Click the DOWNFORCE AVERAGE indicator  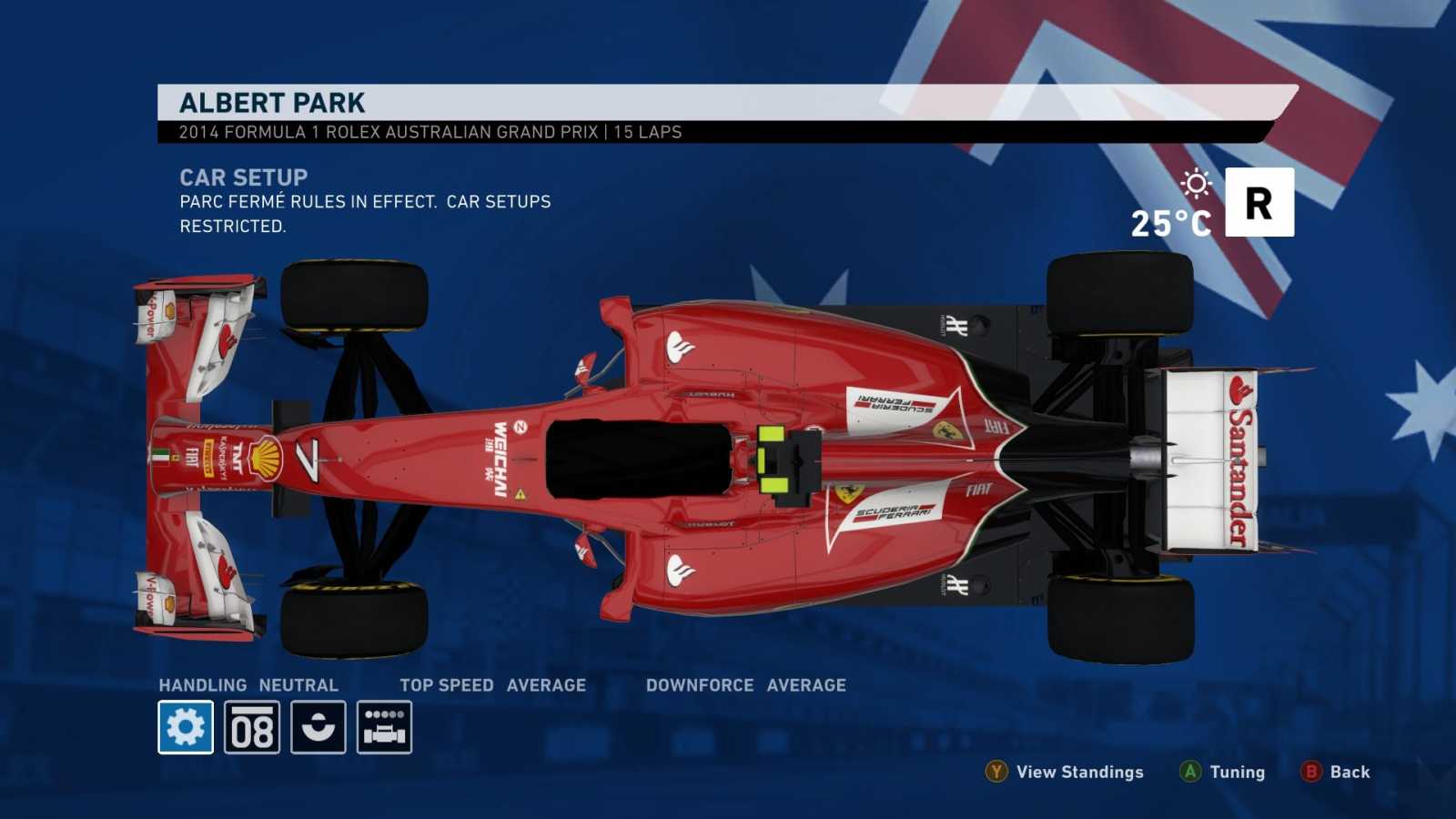click(745, 684)
